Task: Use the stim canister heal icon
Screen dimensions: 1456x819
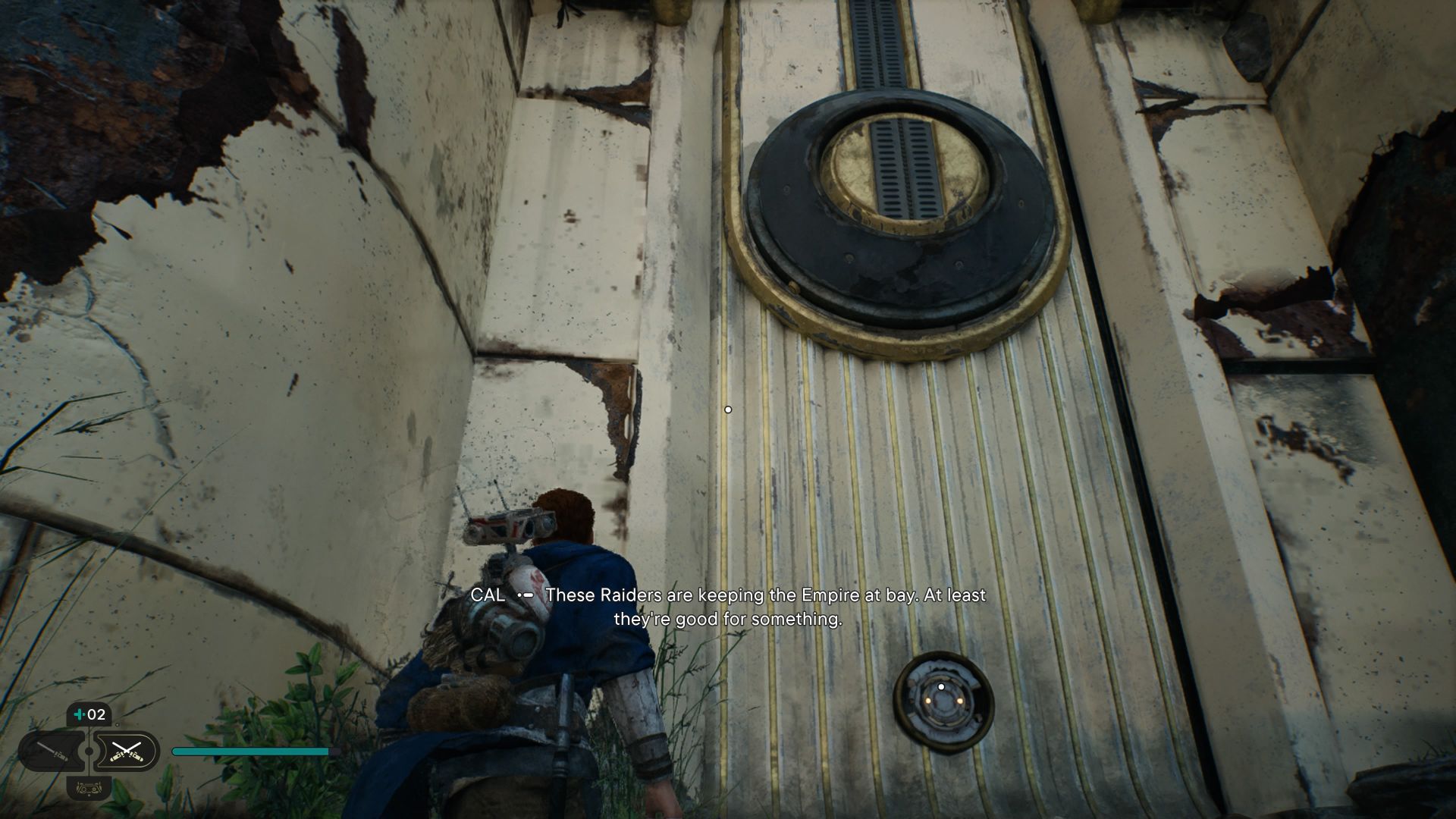Action: [x=89, y=714]
